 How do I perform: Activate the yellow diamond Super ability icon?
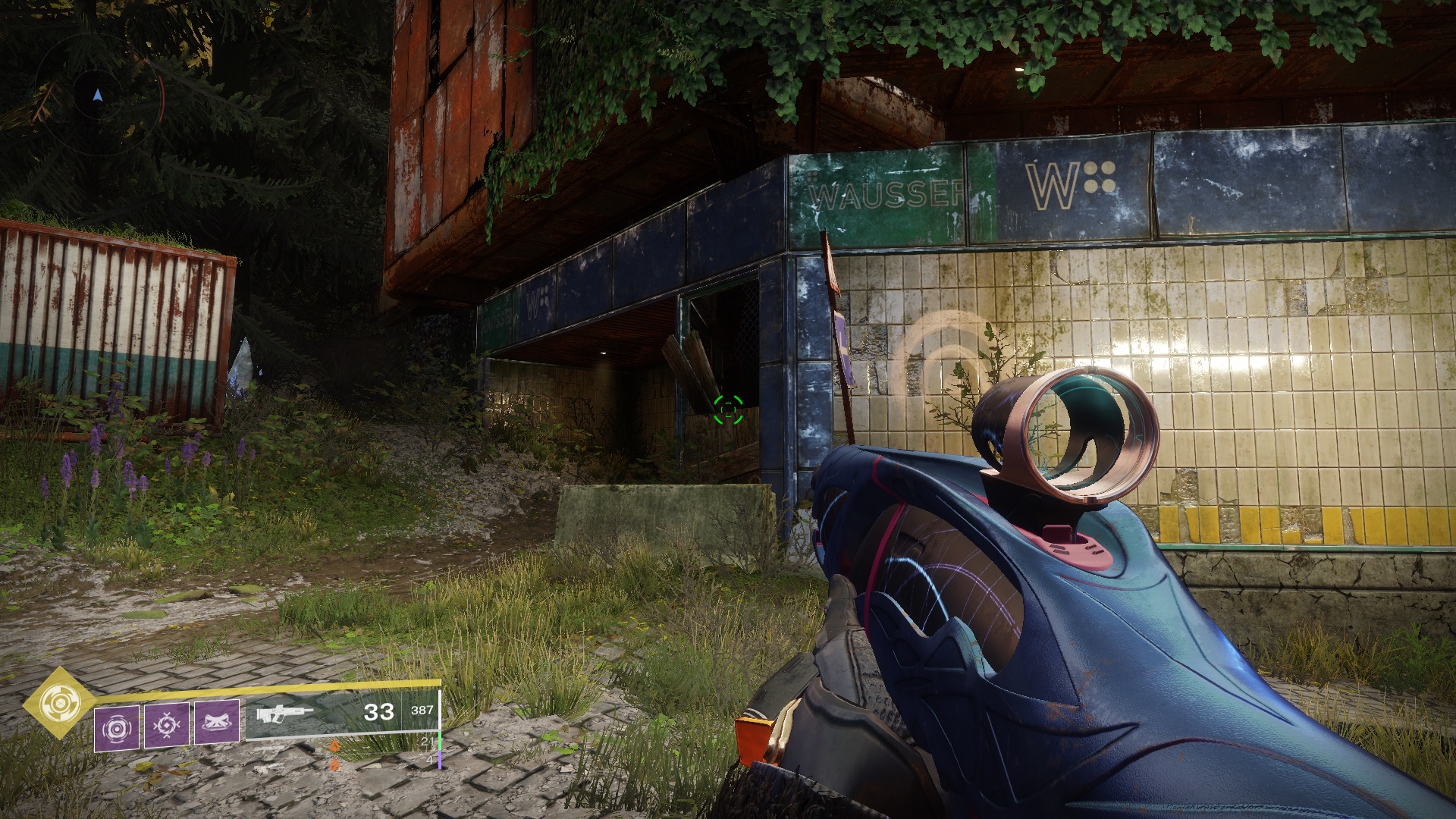56,704
